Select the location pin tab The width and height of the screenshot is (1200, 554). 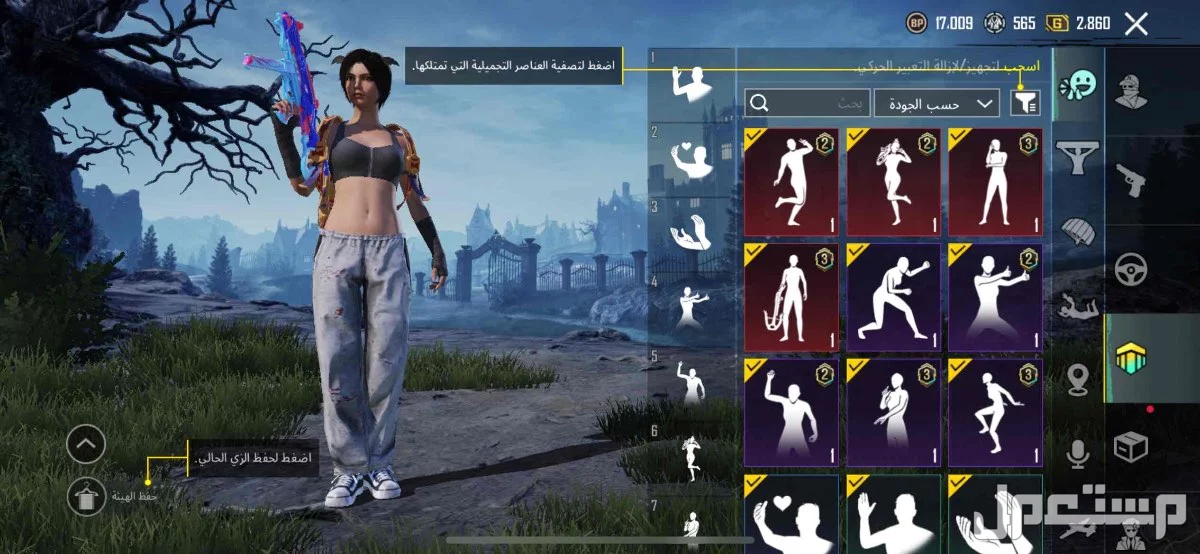point(1078,380)
